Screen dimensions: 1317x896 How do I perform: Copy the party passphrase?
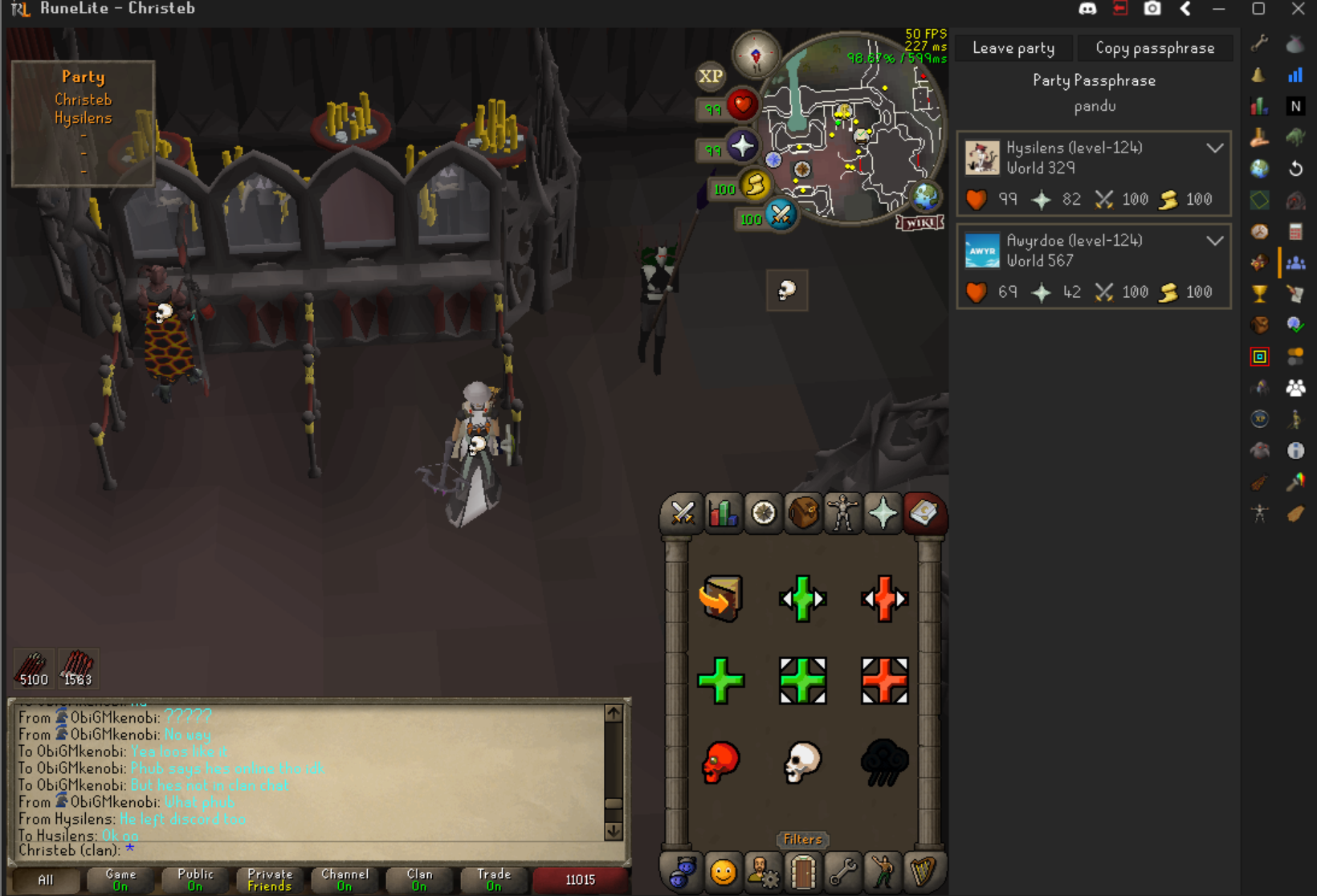tap(1154, 48)
